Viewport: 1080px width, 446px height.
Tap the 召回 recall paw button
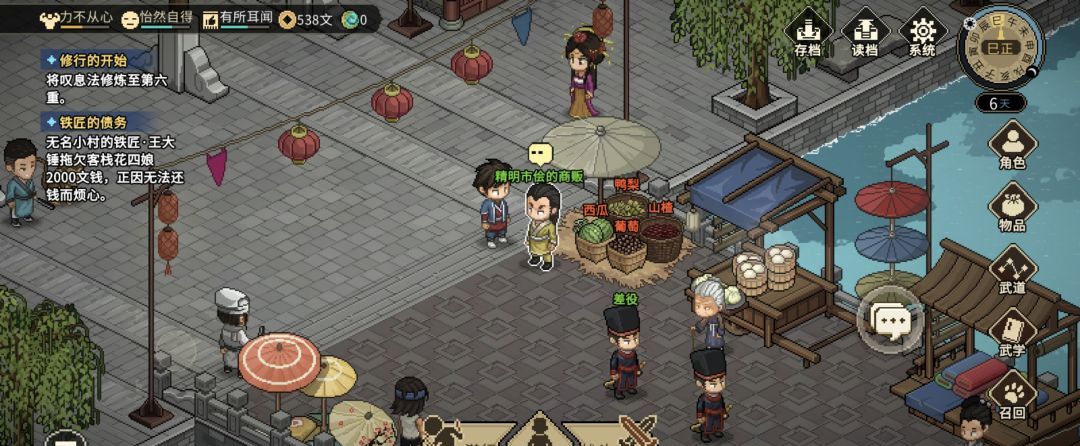pyautogui.click(x=1012, y=394)
